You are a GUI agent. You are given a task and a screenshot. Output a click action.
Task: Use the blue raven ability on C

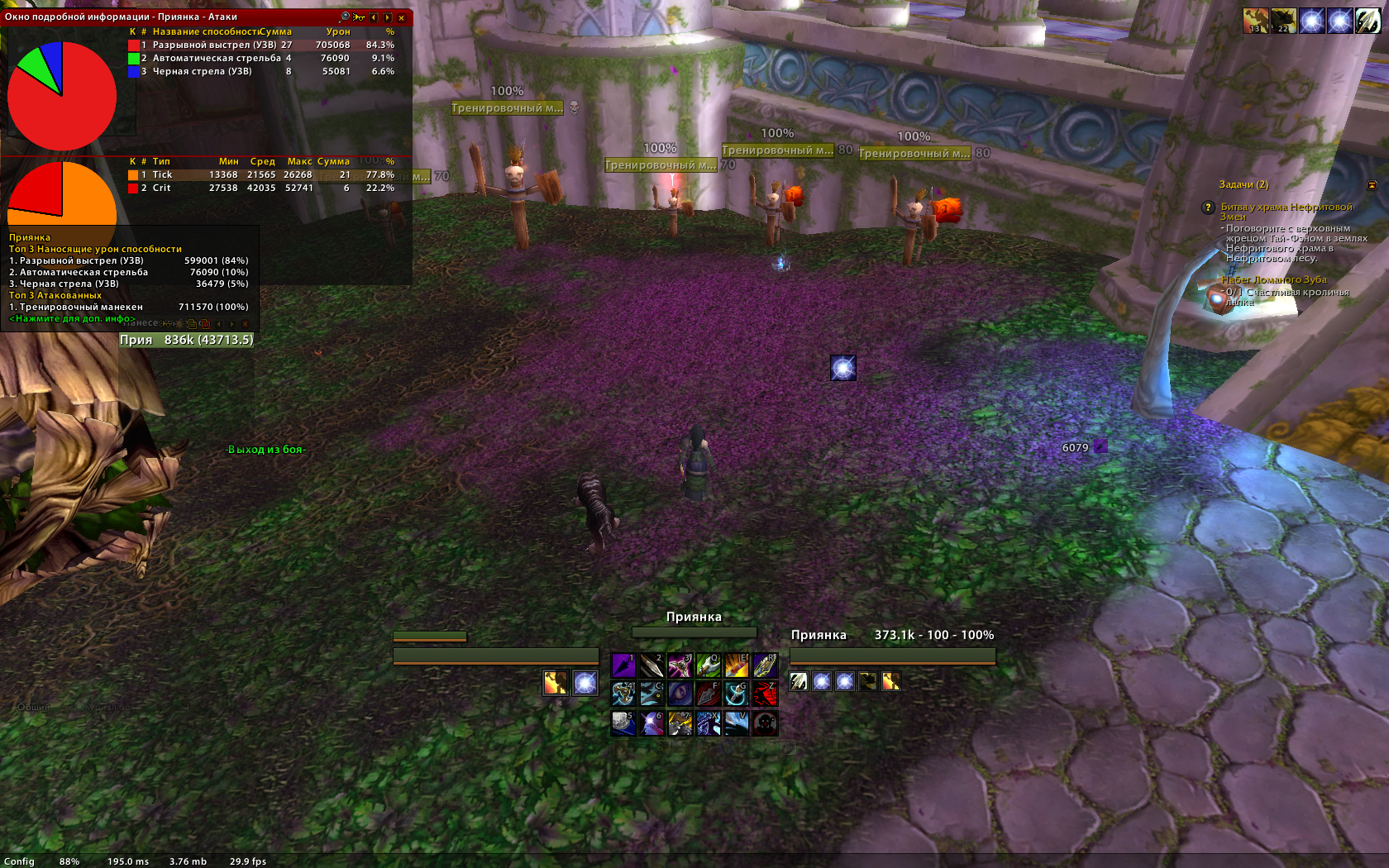pyautogui.click(x=652, y=694)
